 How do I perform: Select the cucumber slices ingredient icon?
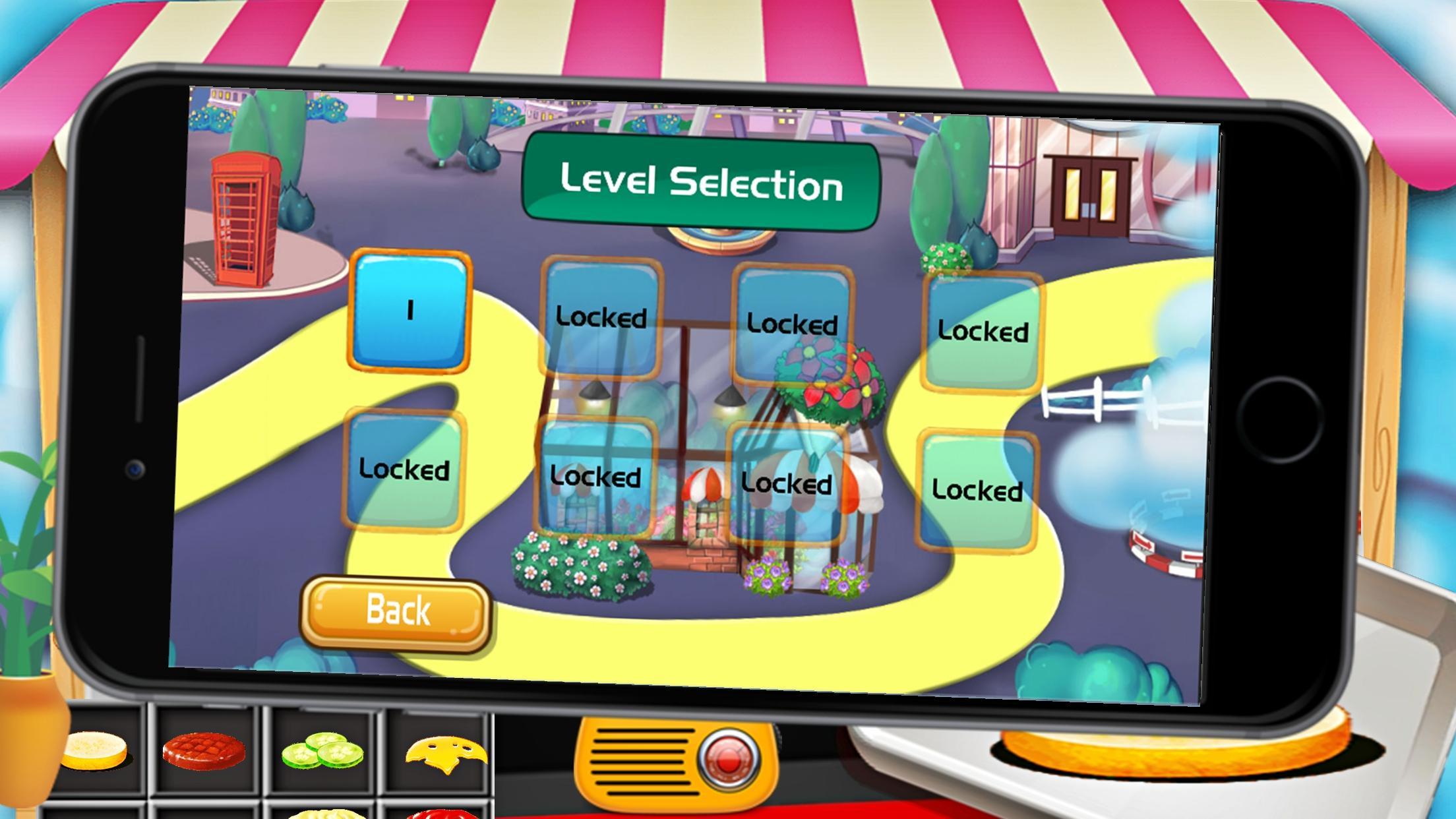pyautogui.click(x=323, y=748)
